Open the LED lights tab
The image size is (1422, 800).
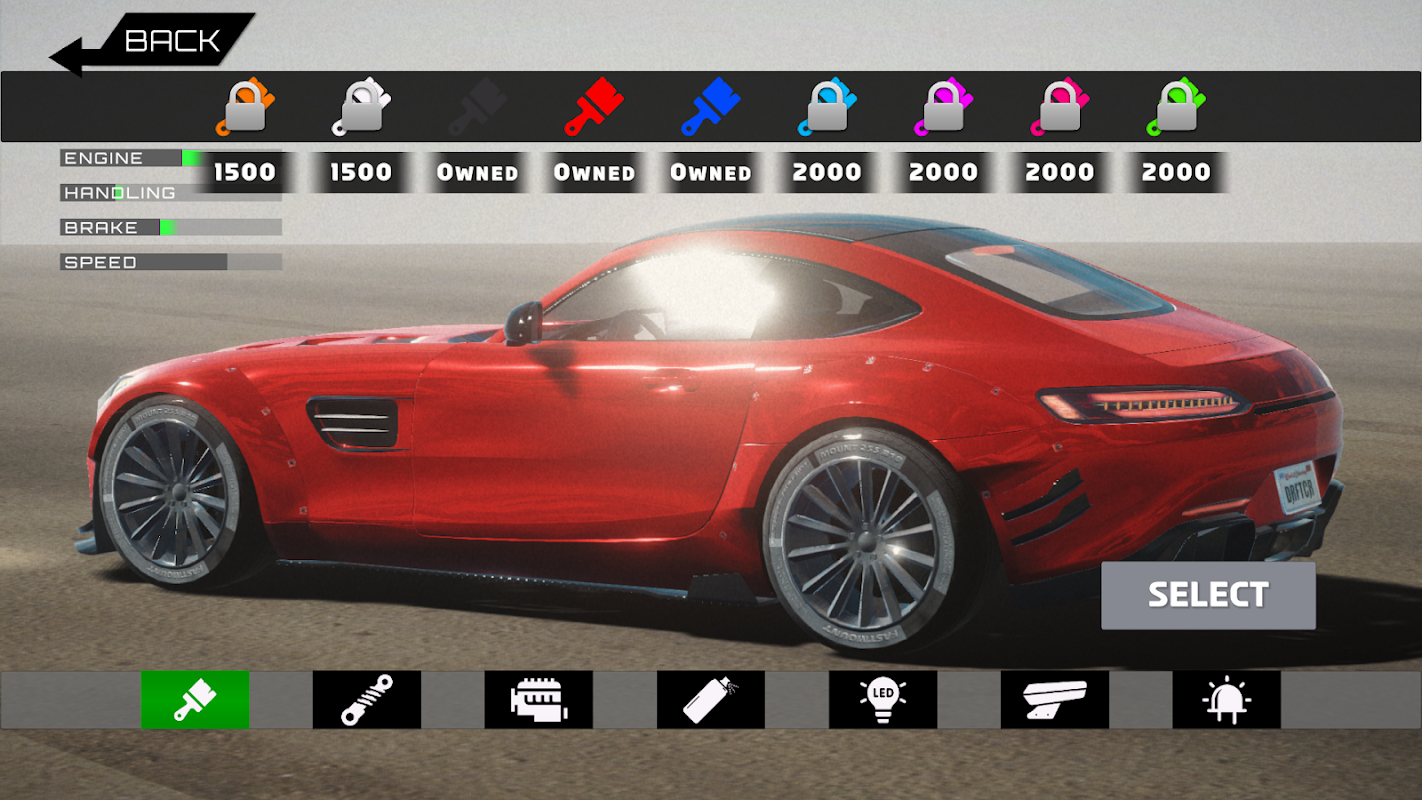(x=883, y=699)
